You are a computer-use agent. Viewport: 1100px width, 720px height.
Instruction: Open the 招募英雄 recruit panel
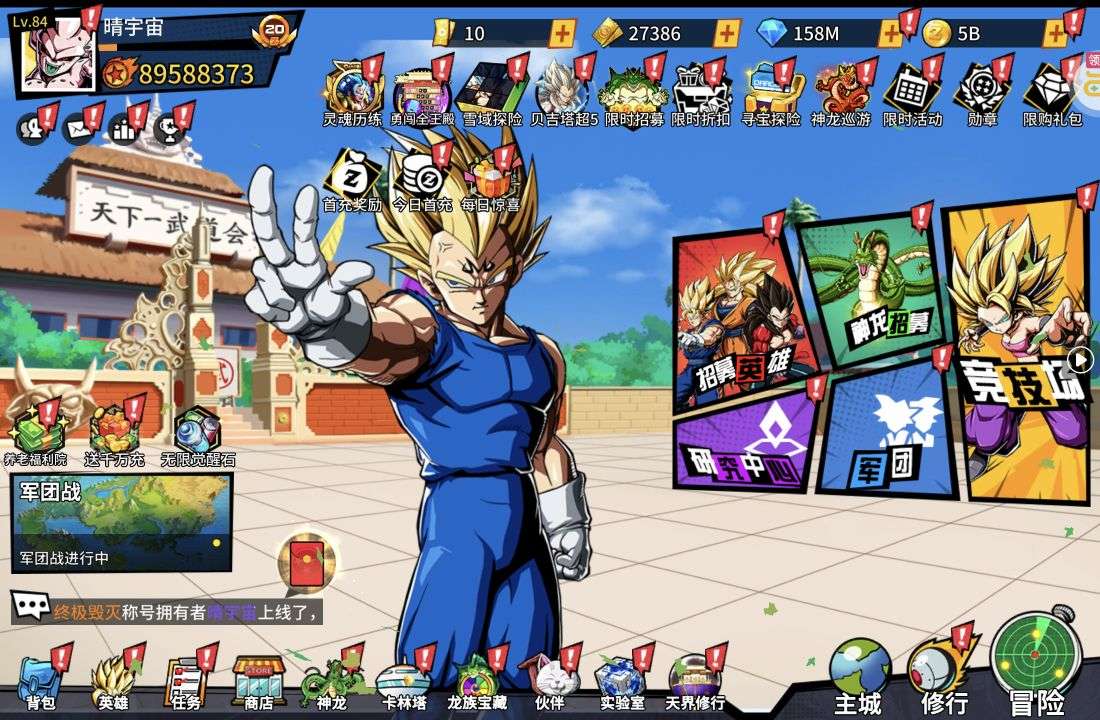tap(742, 320)
